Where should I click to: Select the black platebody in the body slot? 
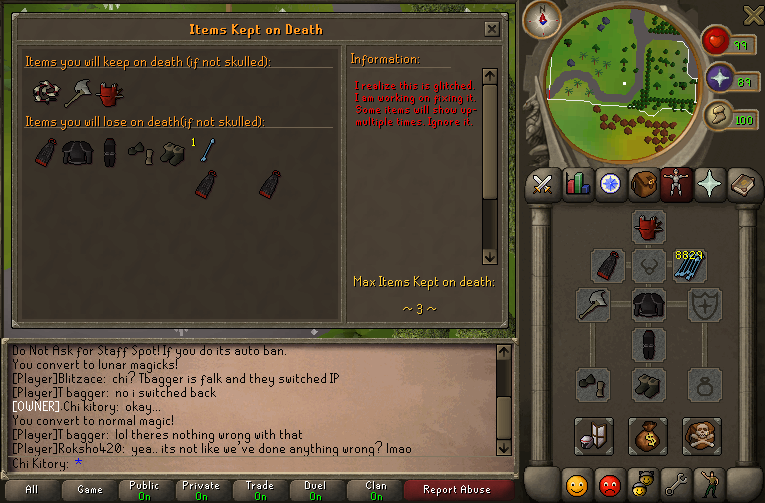(x=648, y=305)
